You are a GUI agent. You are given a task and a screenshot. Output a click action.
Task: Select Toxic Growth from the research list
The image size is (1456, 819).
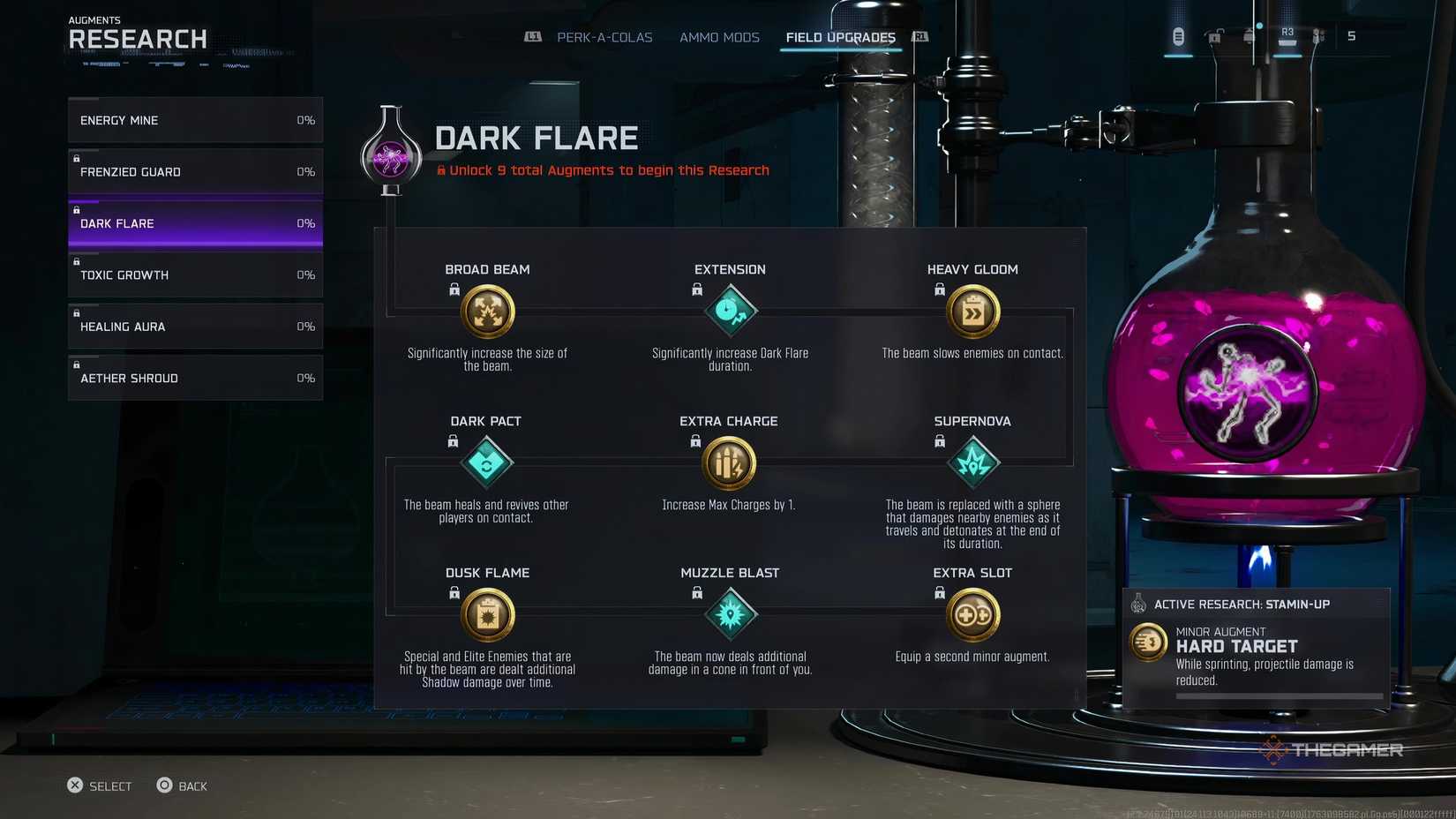point(194,274)
